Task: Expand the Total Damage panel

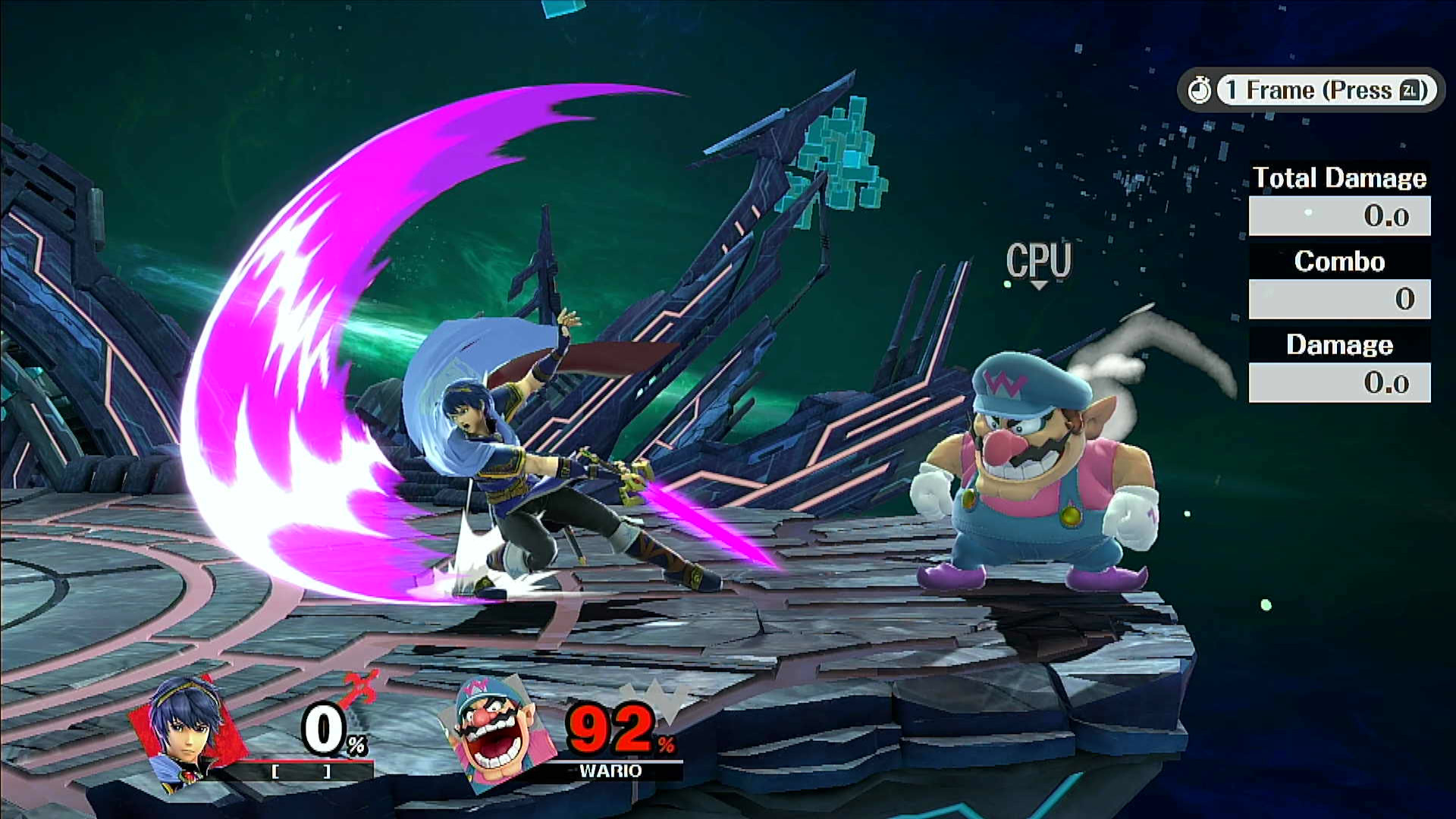Action: 1339,215
